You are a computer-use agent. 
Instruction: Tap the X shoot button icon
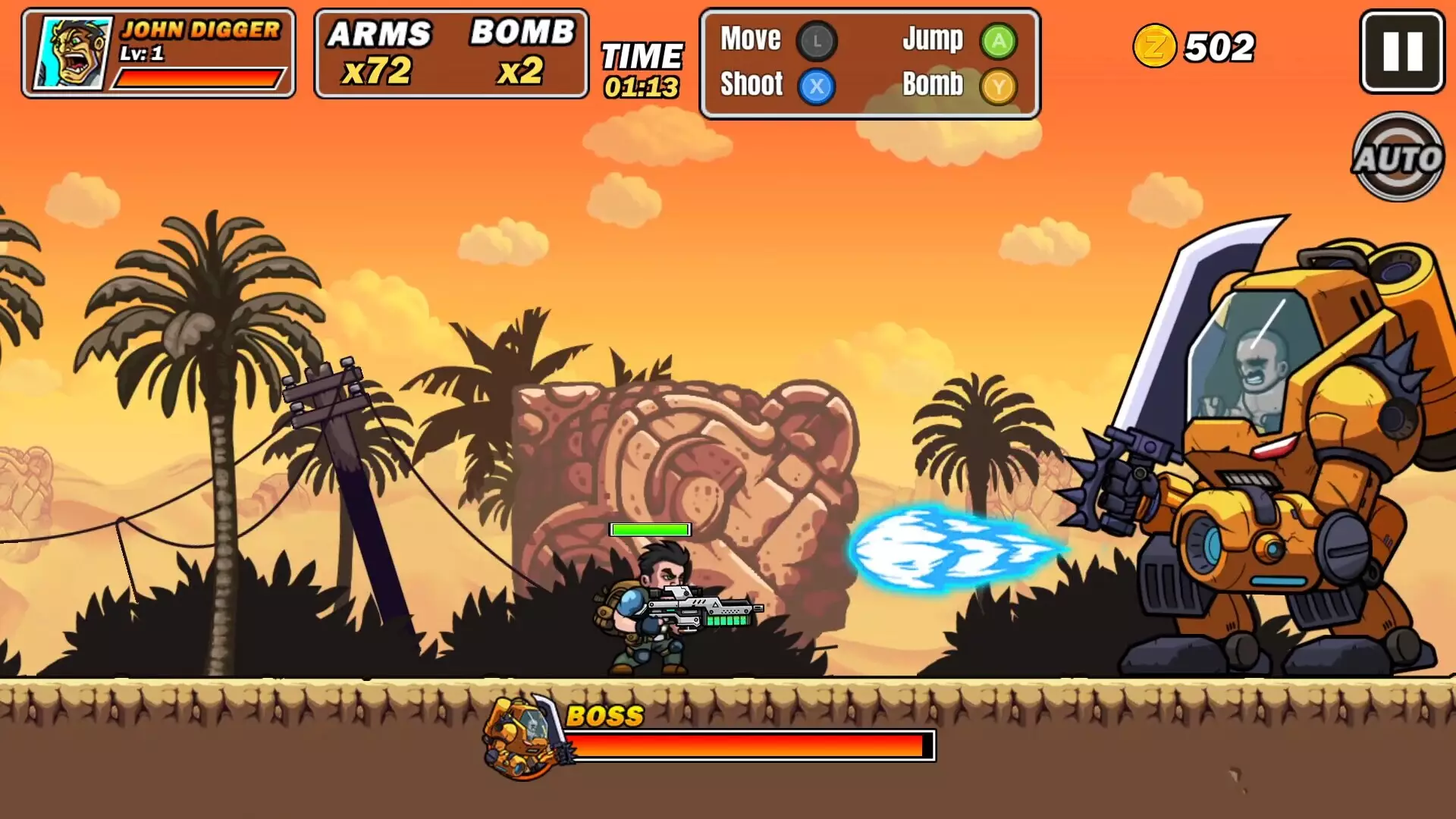(818, 85)
